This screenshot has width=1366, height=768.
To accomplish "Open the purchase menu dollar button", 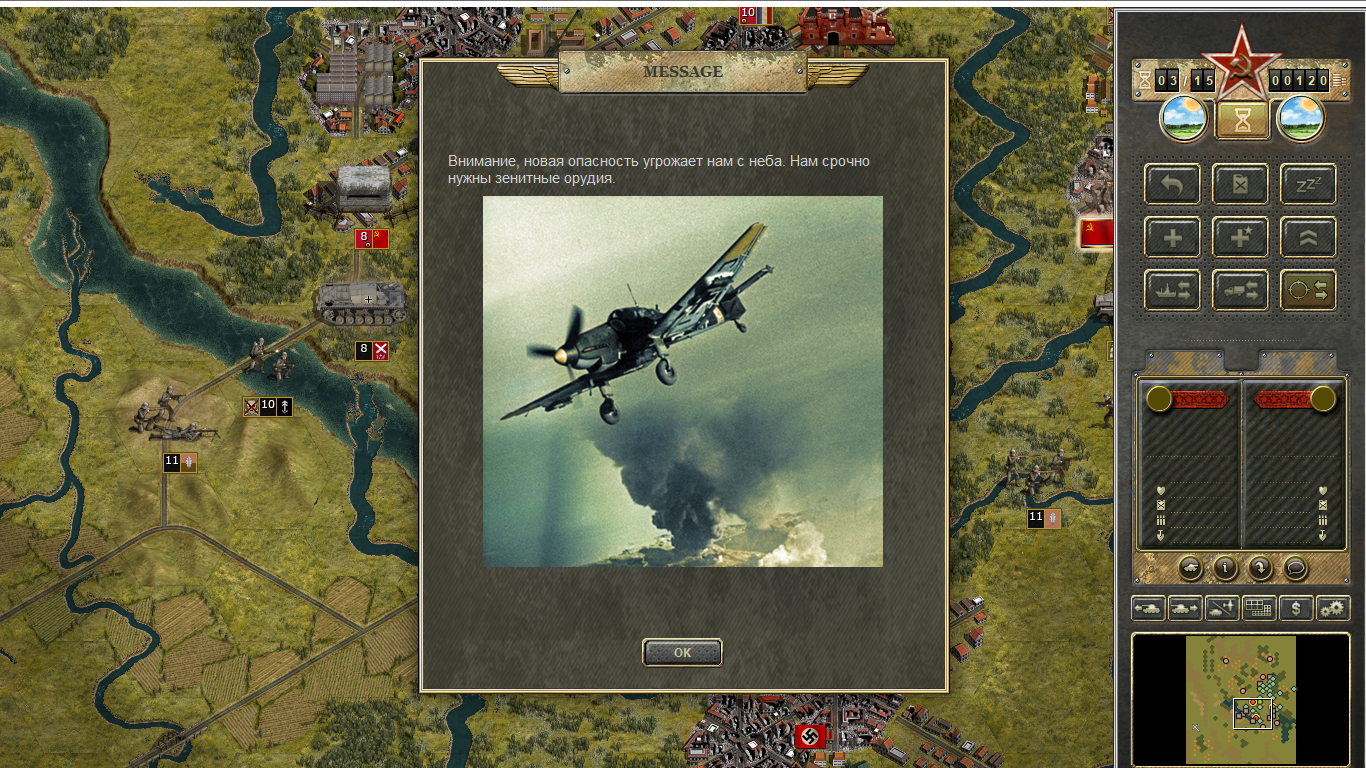I will click(x=1296, y=608).
